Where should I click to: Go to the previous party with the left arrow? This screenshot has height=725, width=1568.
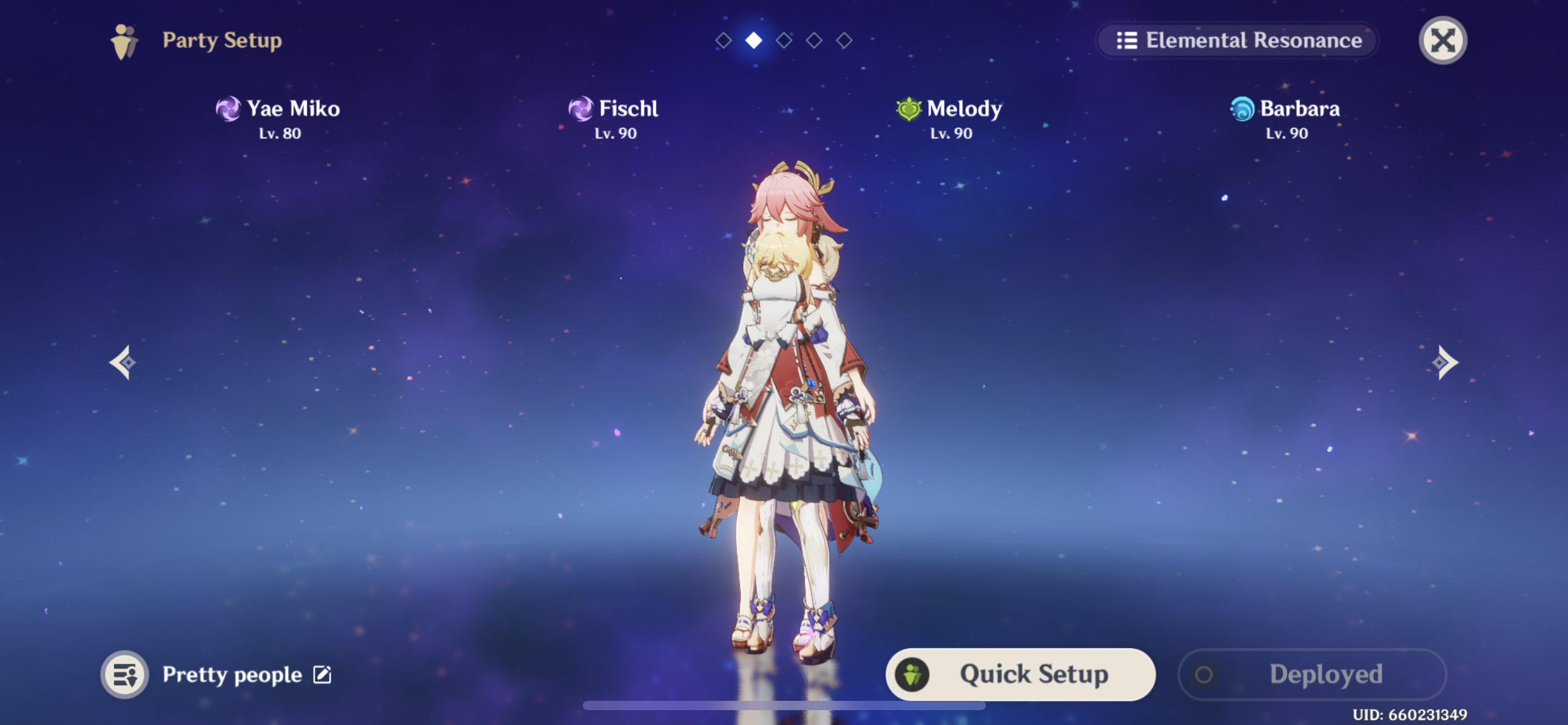(123, 362)
